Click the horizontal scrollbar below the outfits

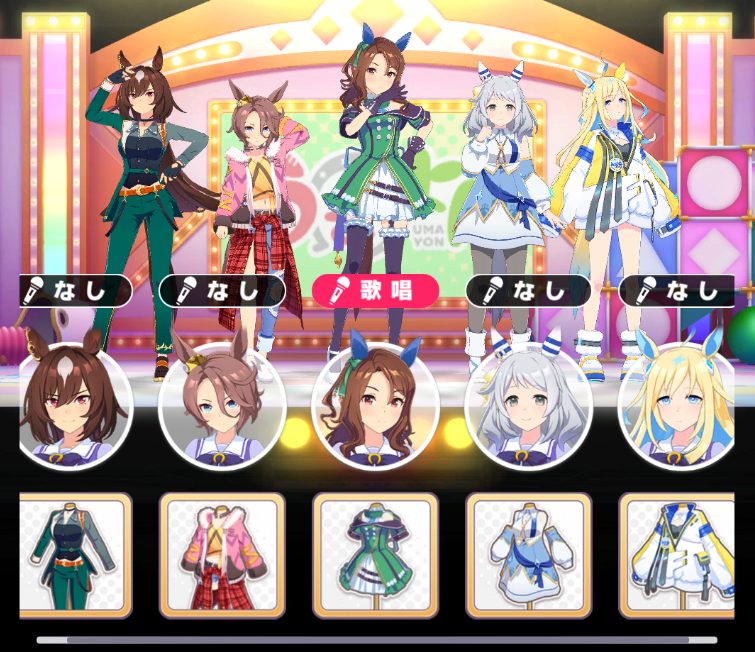pyautogui.click(x=377, y=639)
